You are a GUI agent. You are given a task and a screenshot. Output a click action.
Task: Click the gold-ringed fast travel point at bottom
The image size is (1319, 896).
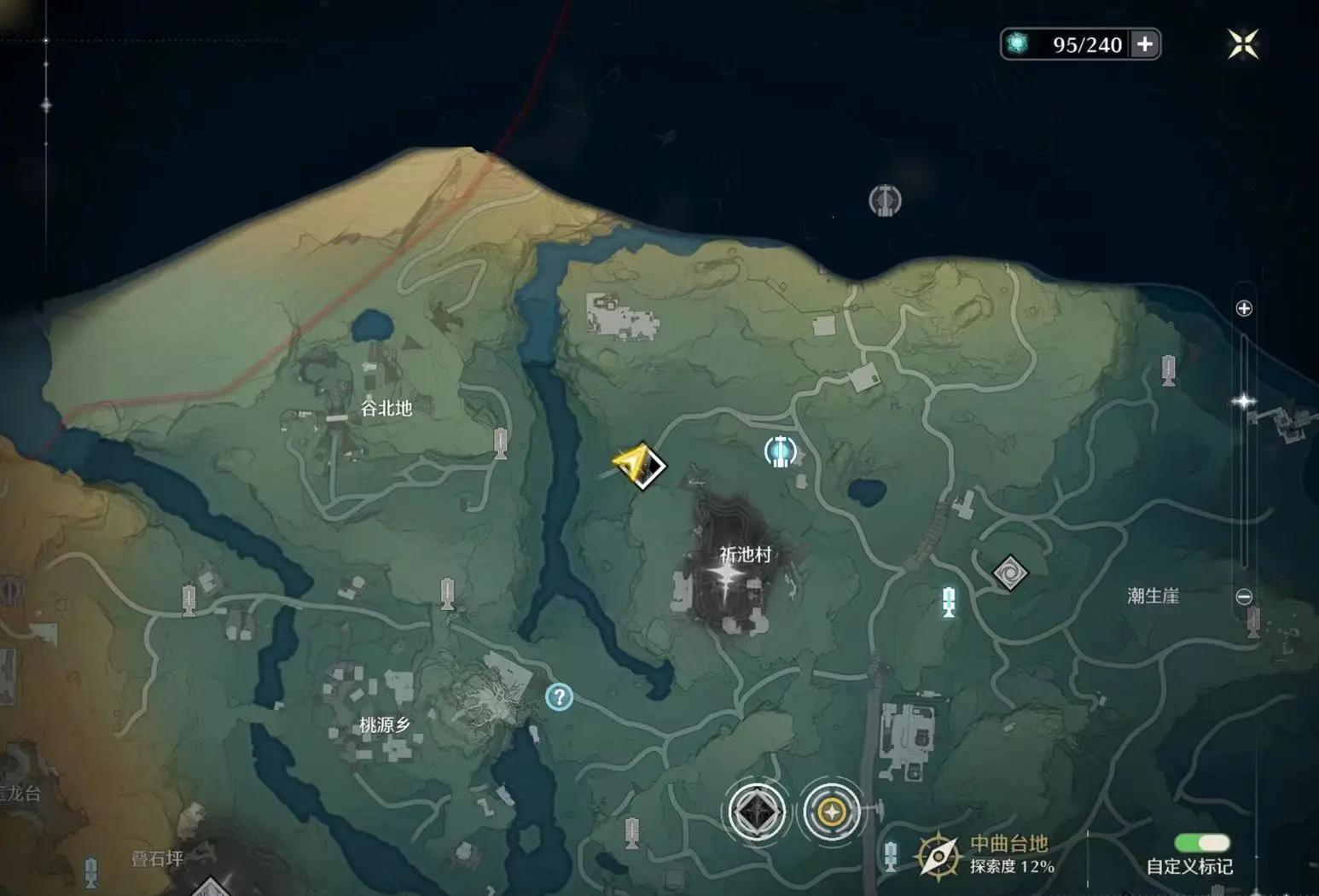(832, 813)
